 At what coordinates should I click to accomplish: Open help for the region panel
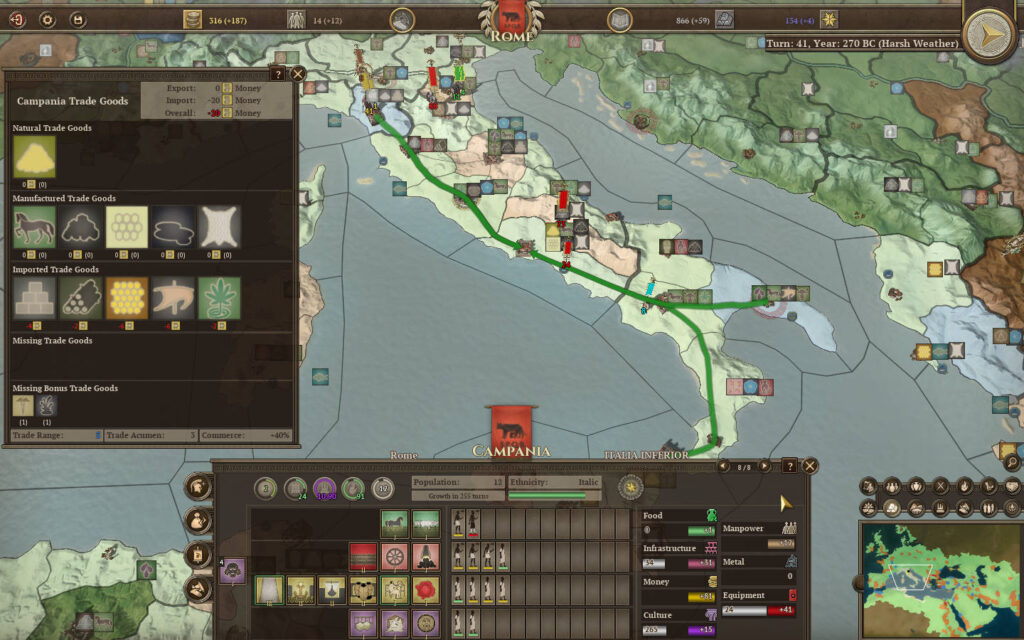[789, 466]
